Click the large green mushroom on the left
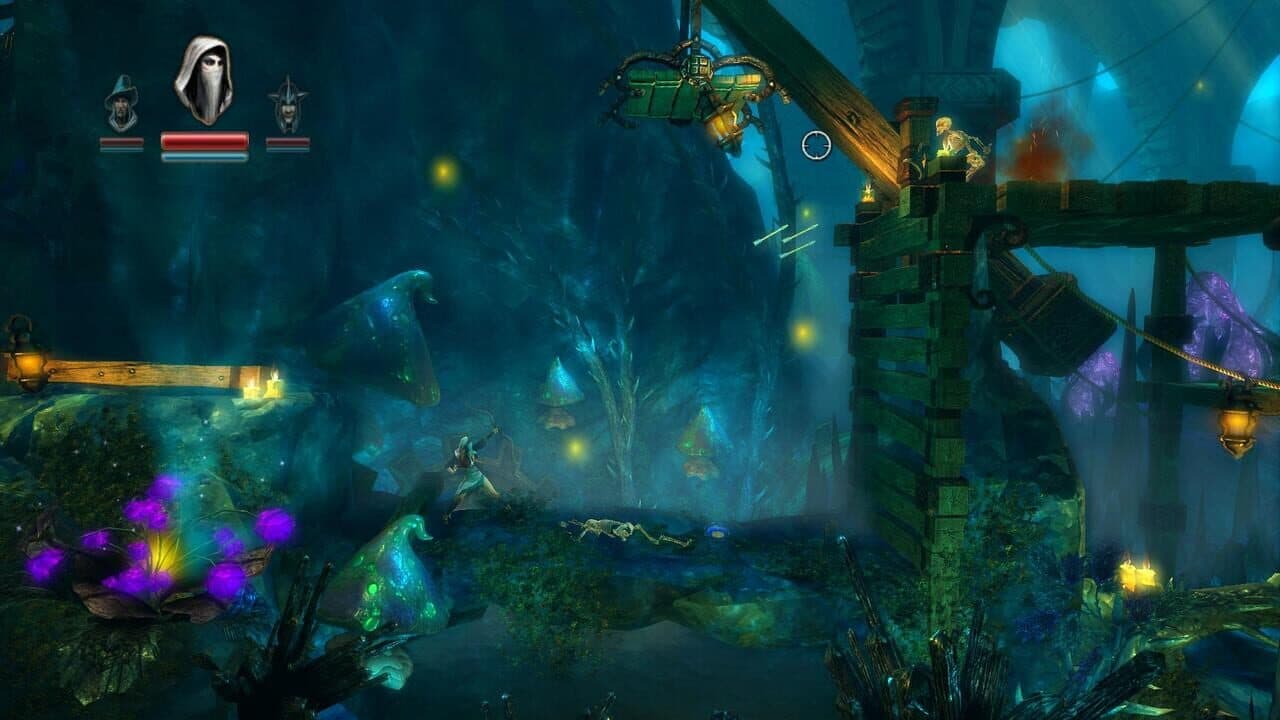This screenshot has height=720, width=1280. (x=390, y=320)
